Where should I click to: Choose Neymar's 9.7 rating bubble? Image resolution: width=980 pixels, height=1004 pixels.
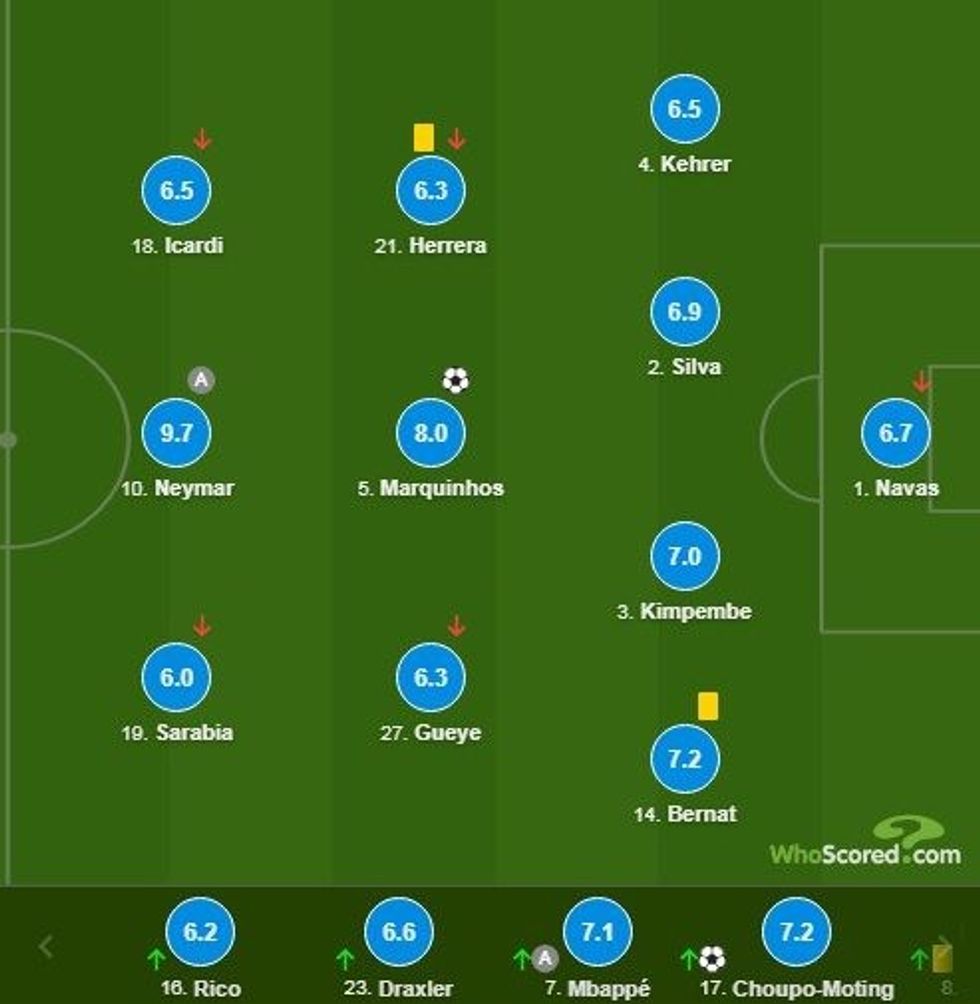click(176, 433)
